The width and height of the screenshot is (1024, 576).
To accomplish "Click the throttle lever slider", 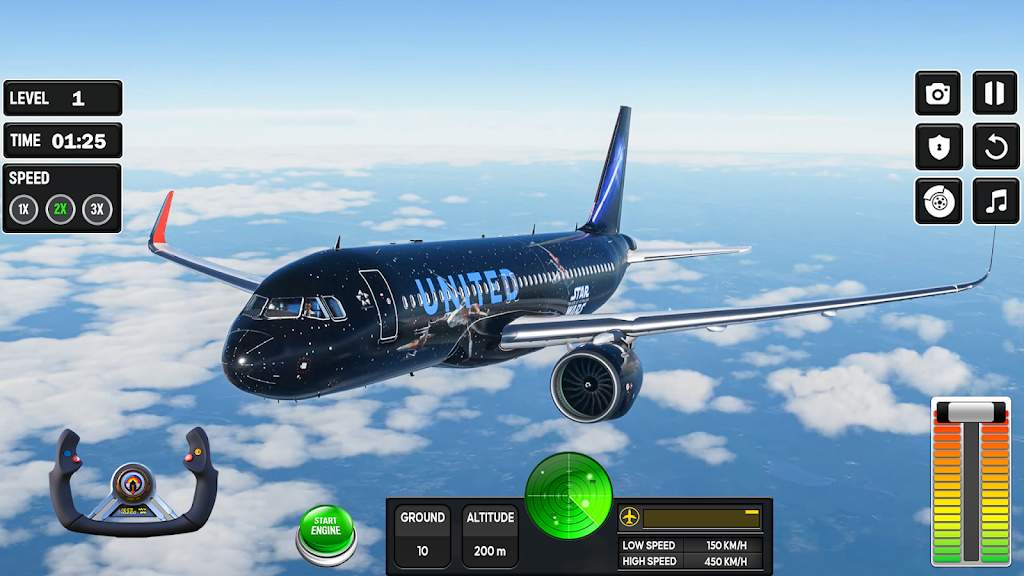I will click(970, 411).
